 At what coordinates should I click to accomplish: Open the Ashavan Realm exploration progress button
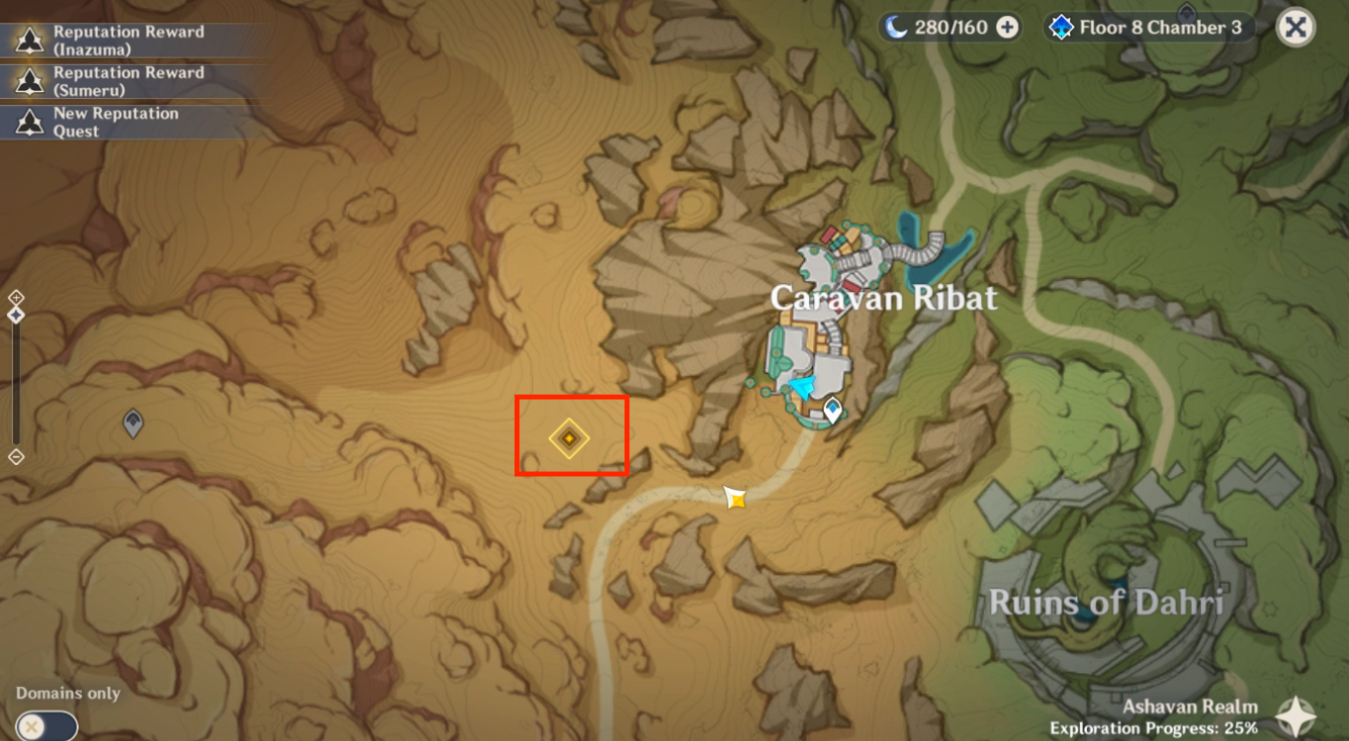pos(1296,716)
